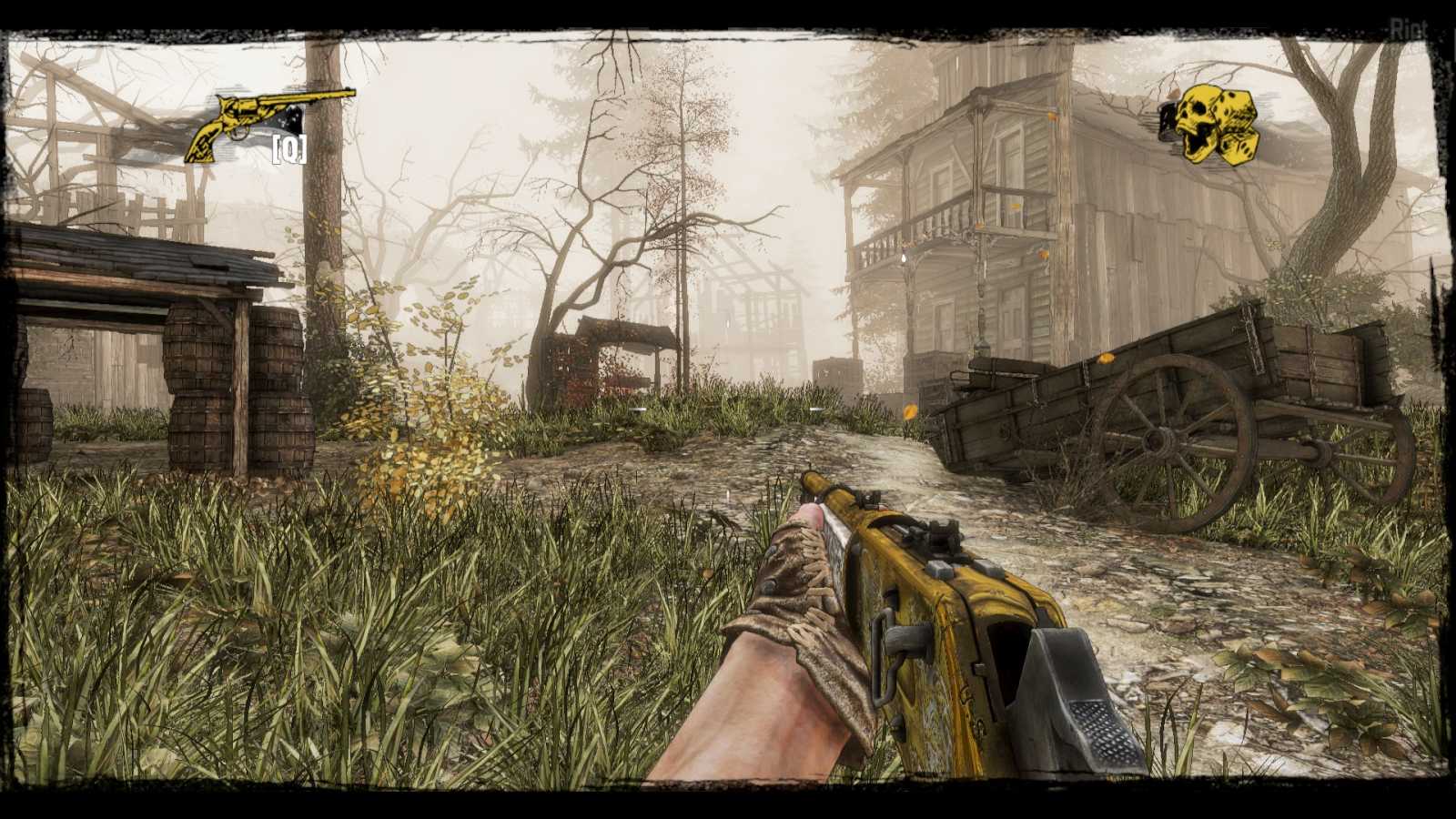This screenshot has width=1456, height=819.
Task: Click the revolver's trigger guard in the HUD
Action: [239, 134]
